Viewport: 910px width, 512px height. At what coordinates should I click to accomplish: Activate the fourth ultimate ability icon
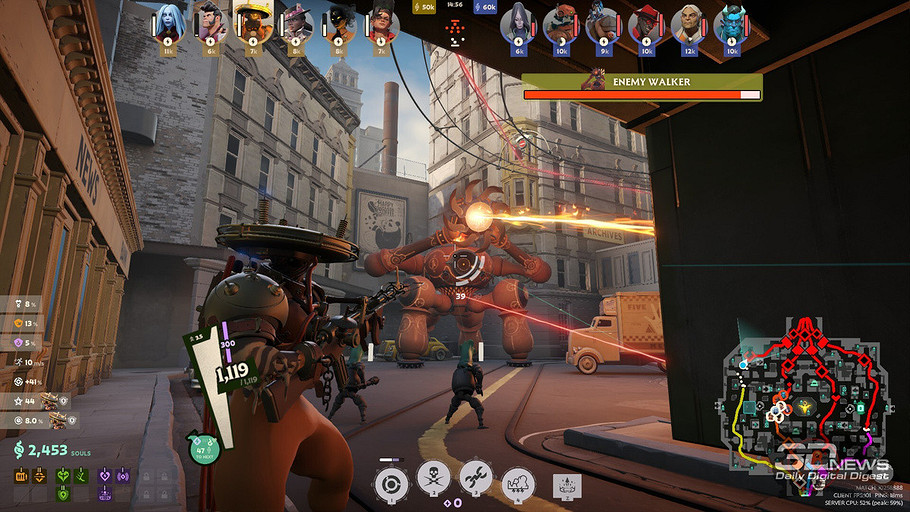point(518,484)
